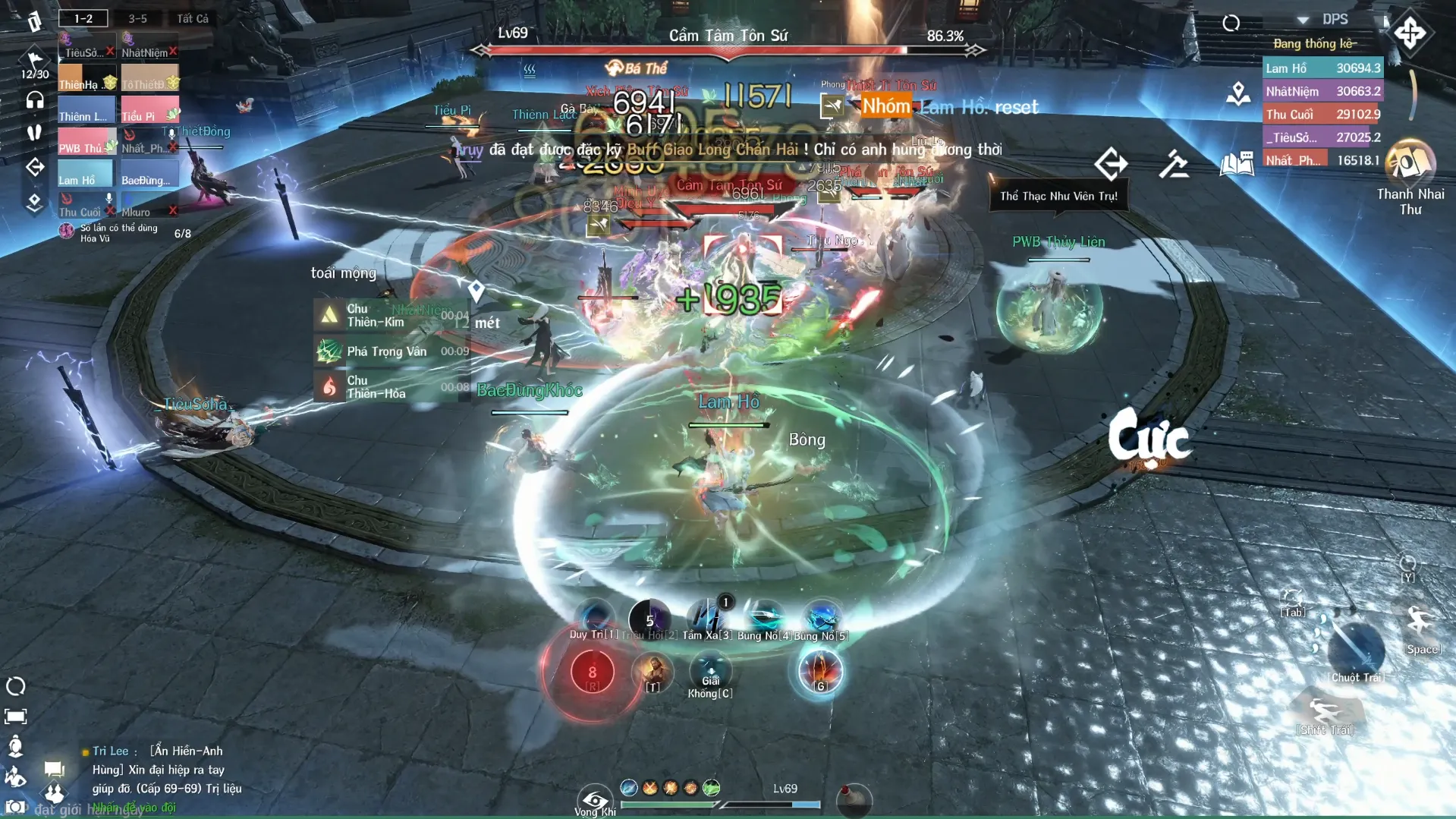This screenshot has height=819, width=1456.
Task: Open the camera screenshot icon
Action: point(15,808)
